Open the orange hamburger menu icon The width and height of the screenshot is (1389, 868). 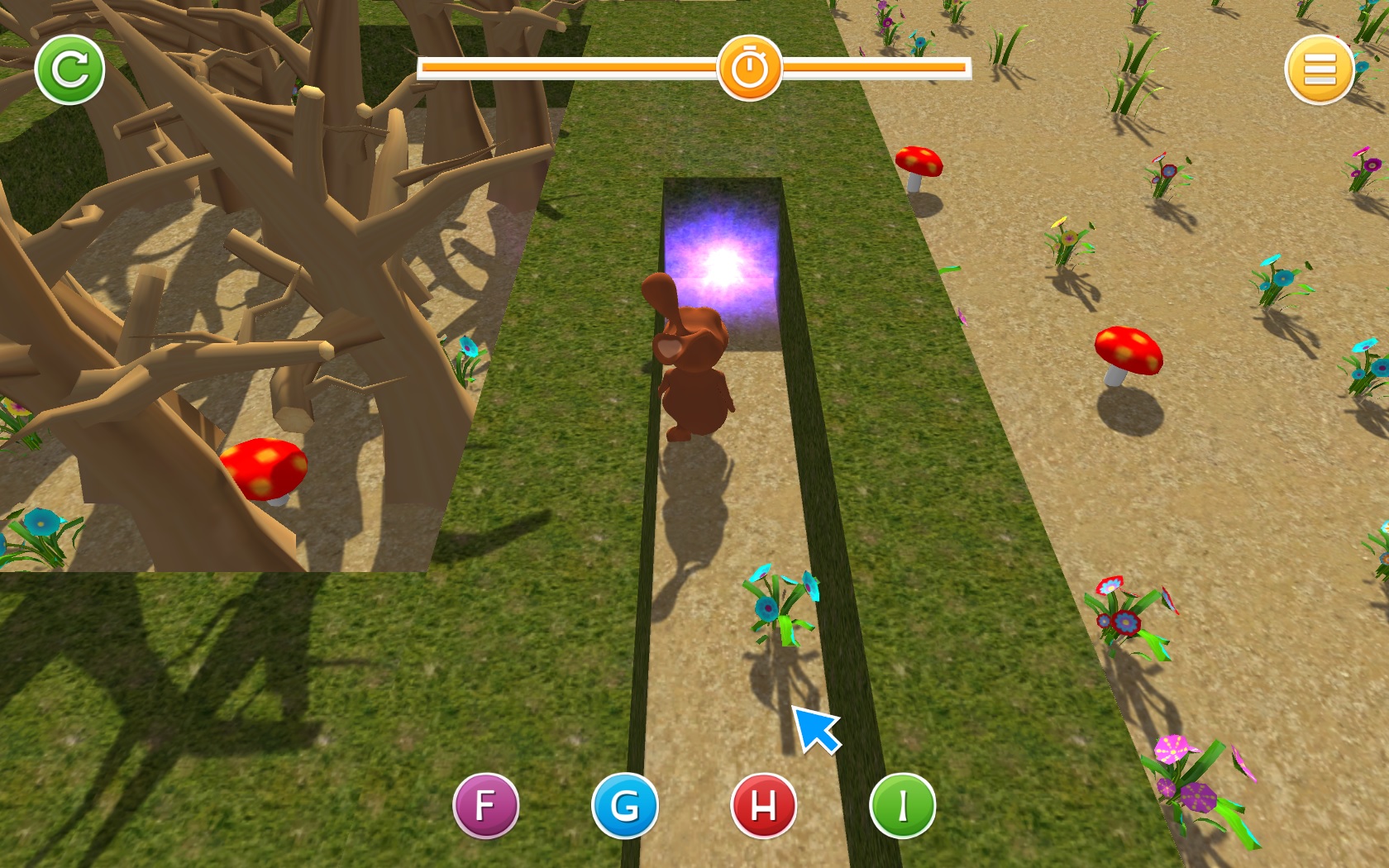(x=1320, y=69)
